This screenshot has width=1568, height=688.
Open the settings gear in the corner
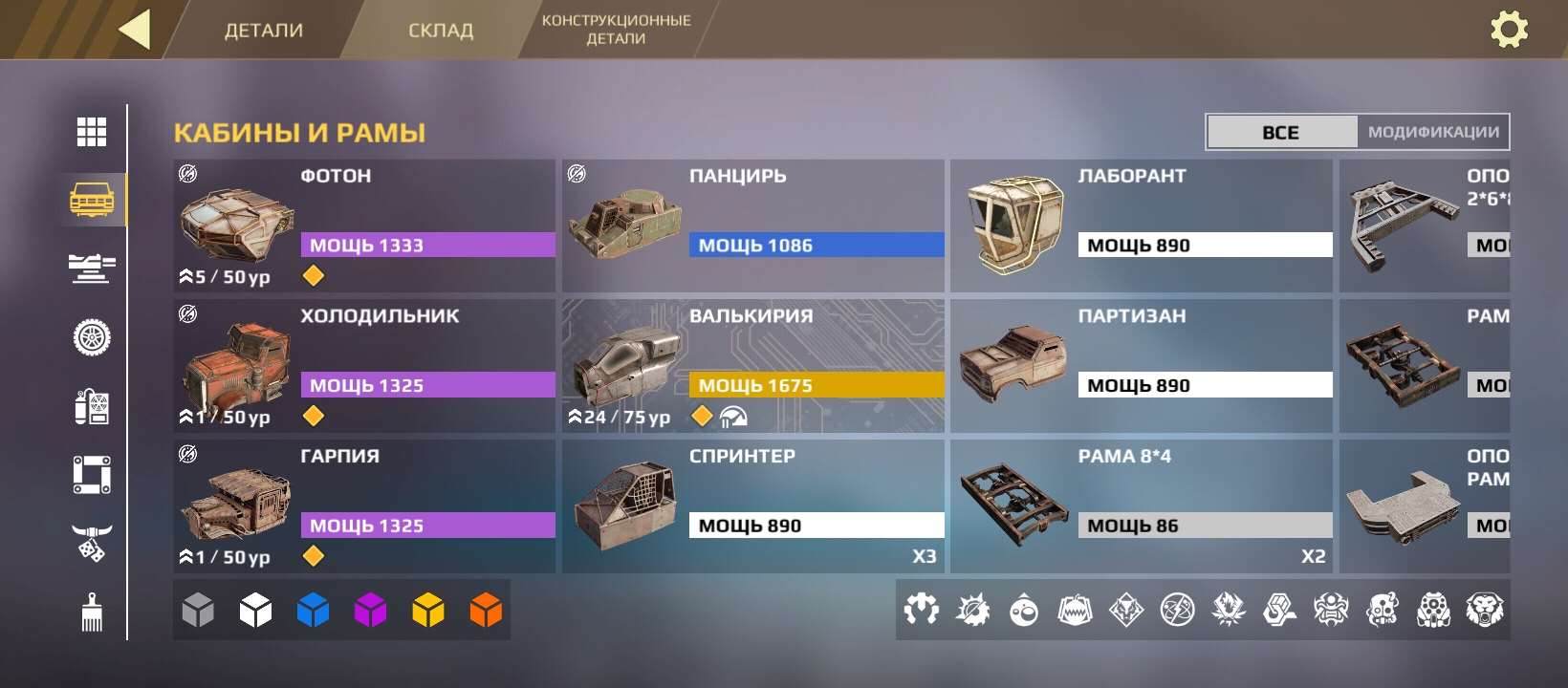(1511, 30)
